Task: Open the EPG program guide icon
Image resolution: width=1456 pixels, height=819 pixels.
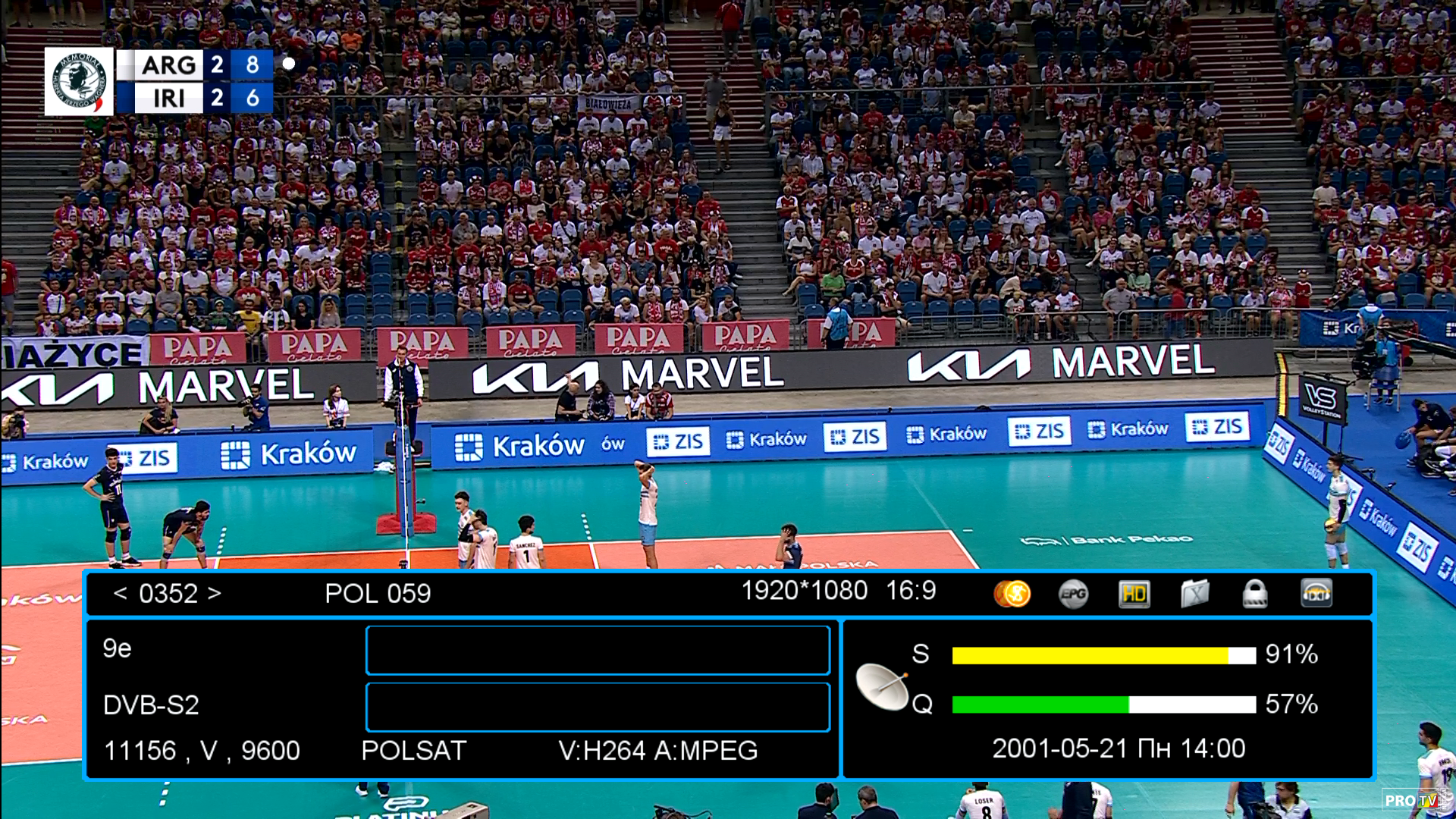Action: point(1073,594)
